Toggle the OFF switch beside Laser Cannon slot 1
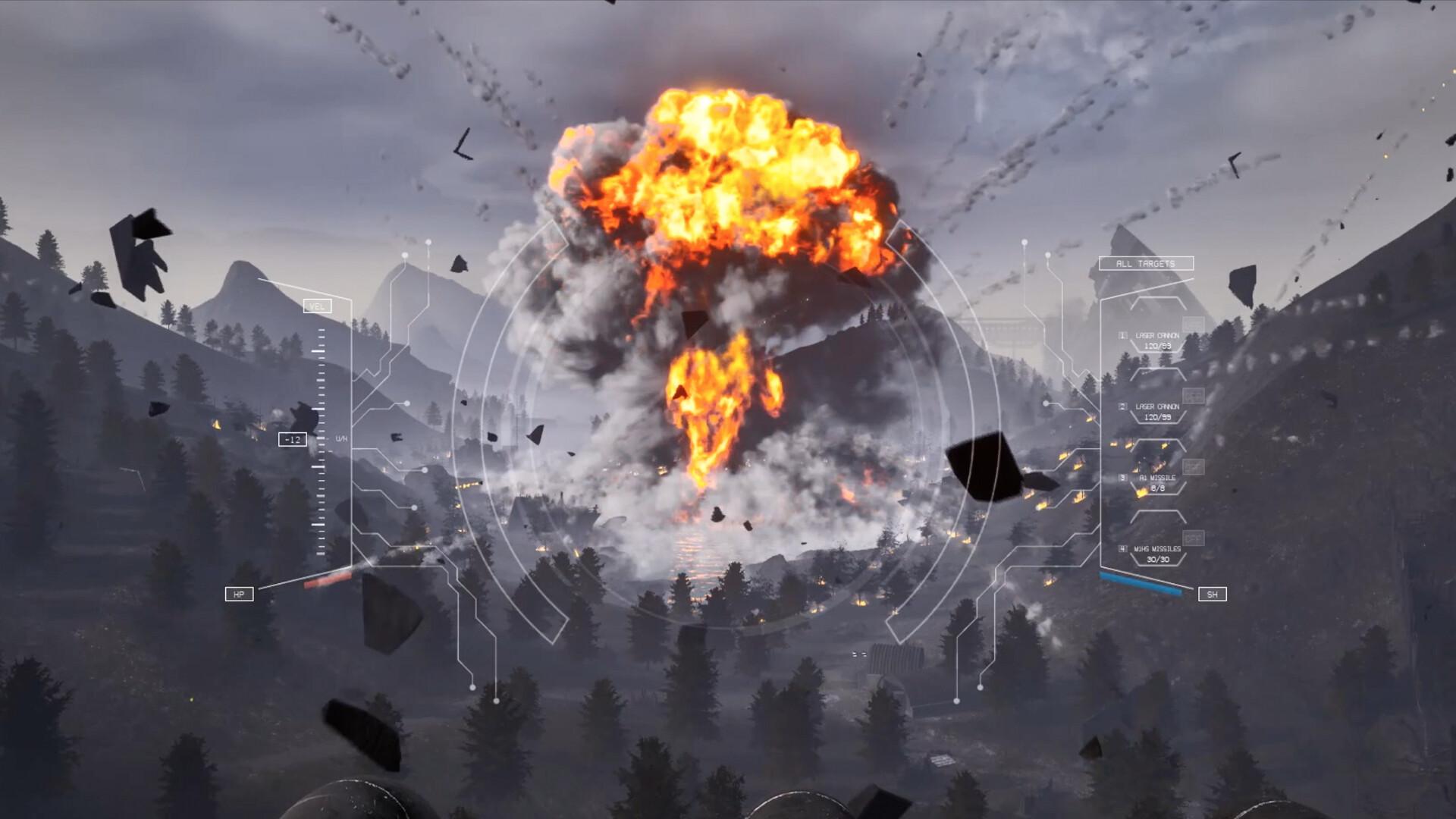Screen dimensions: 1456x819 pos(1194,323)
